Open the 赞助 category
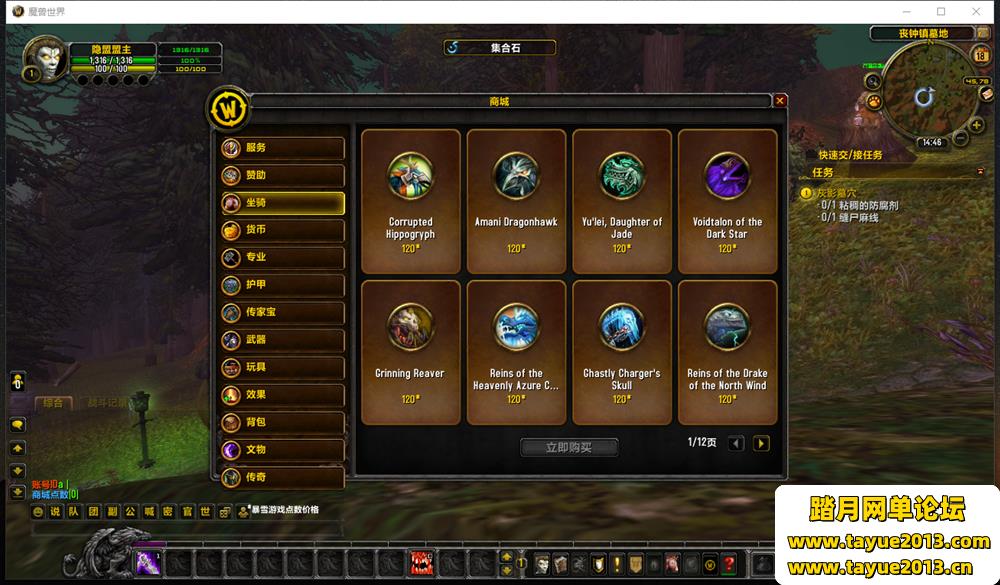Image resolution: width=1000 pixels, height=585 pixels. tap(283, 175)
